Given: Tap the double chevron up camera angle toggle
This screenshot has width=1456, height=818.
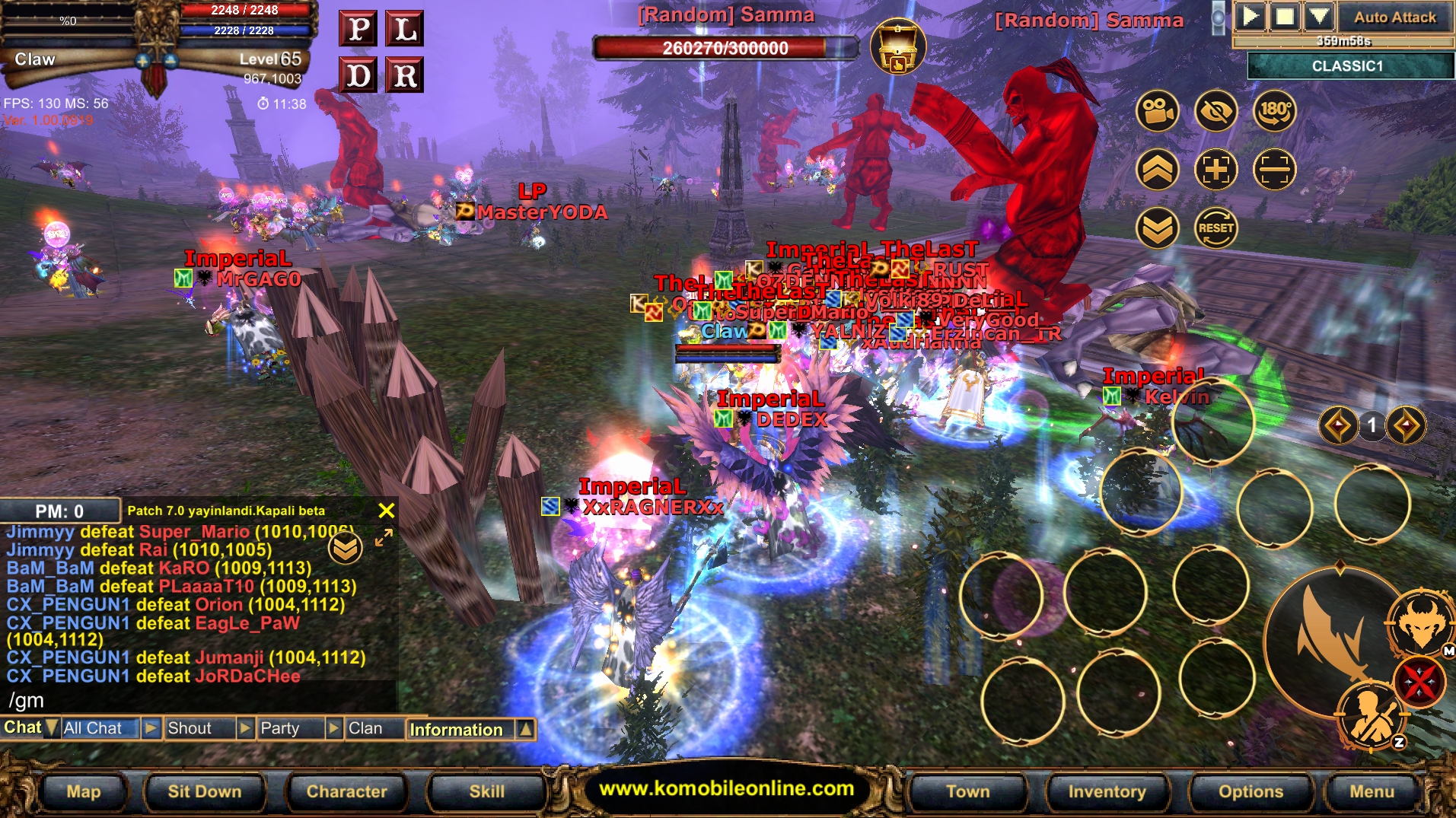Looking at the screenshot, I should 1156,169.
